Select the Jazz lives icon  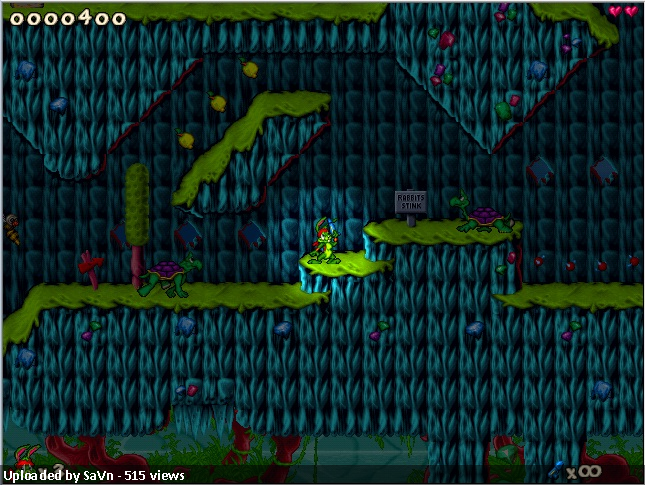(25, 455)
